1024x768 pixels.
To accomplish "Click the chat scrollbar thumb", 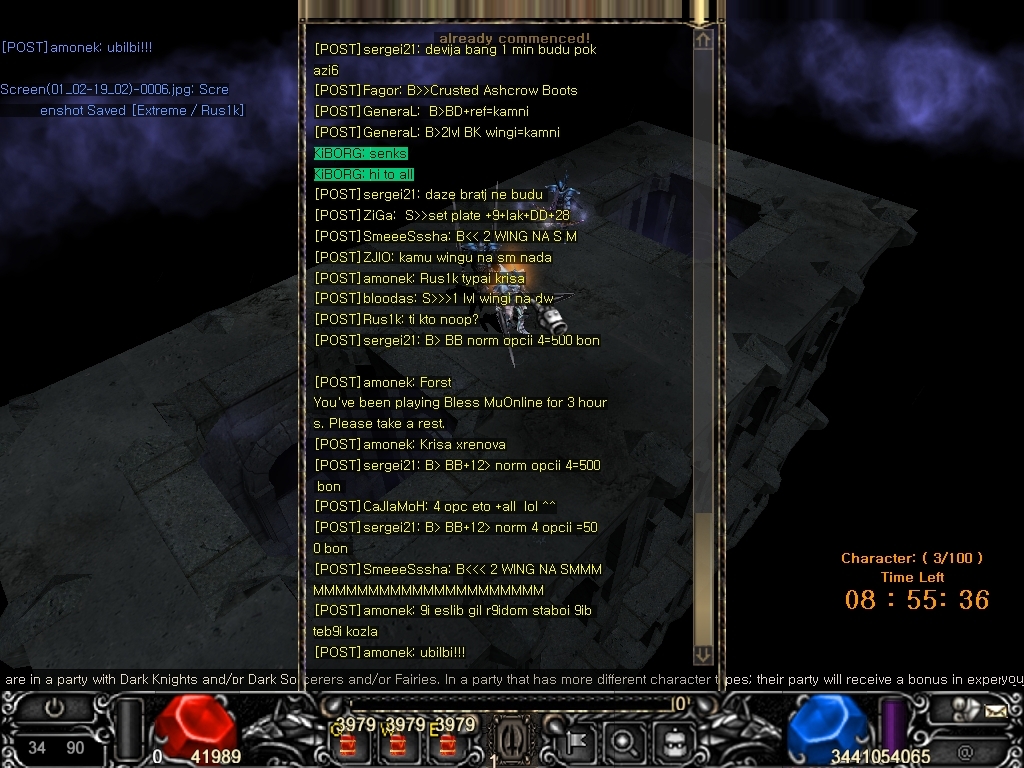I will pyautogui.click(x=703, y=580).
